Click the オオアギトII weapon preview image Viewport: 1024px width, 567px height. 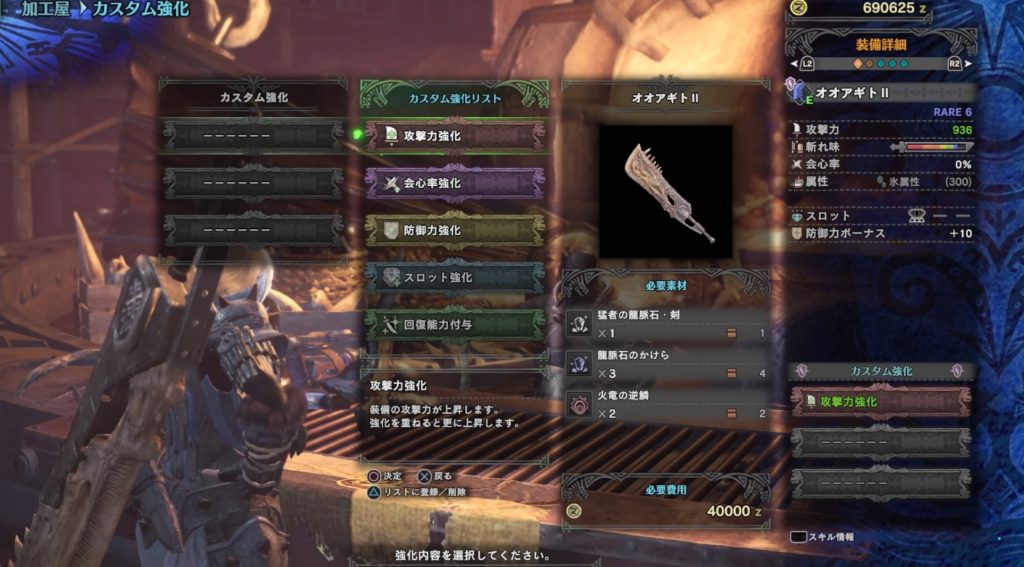coord(665,190)
